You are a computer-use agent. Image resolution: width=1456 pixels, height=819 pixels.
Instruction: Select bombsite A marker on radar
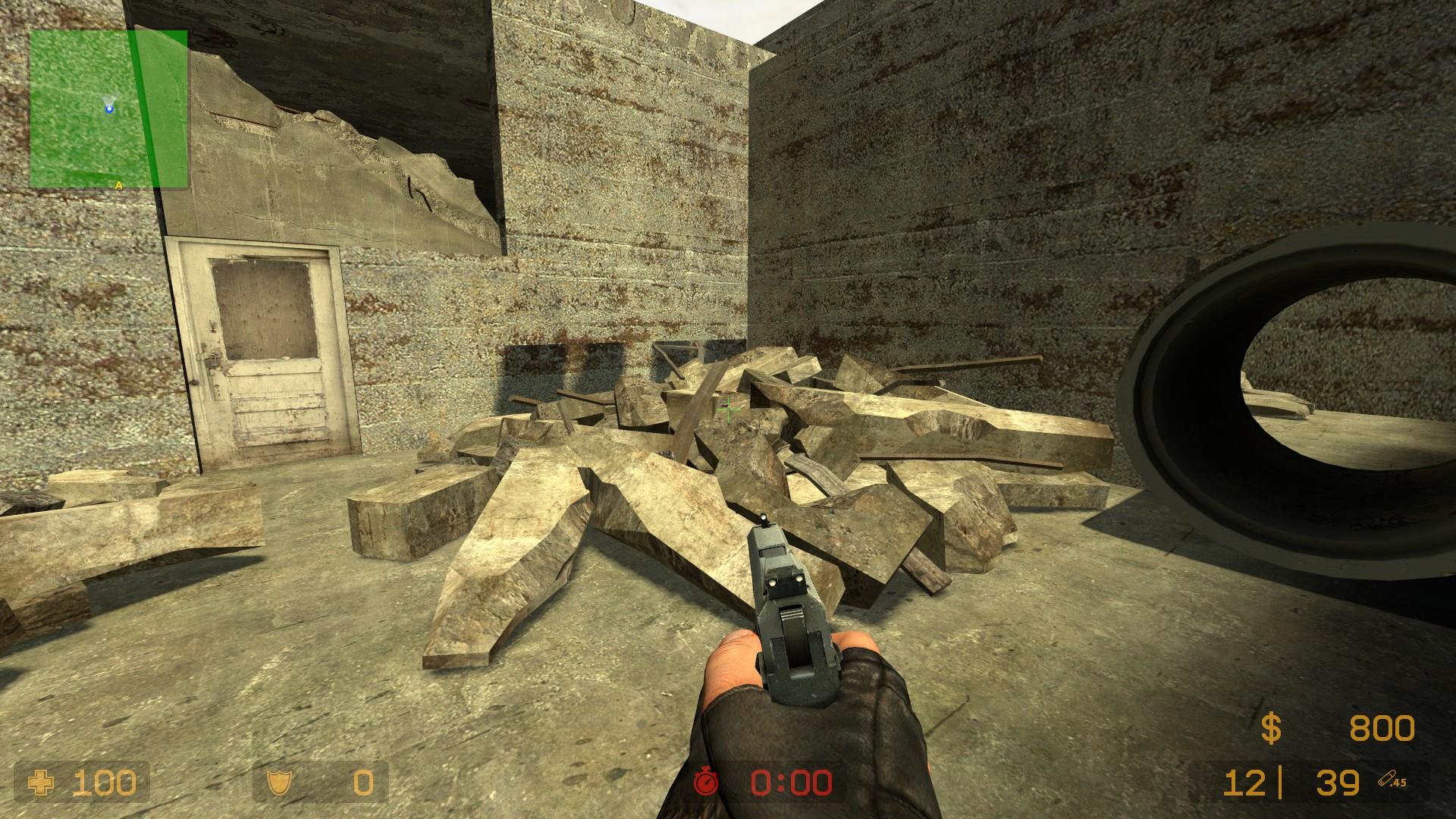point(119,184)
